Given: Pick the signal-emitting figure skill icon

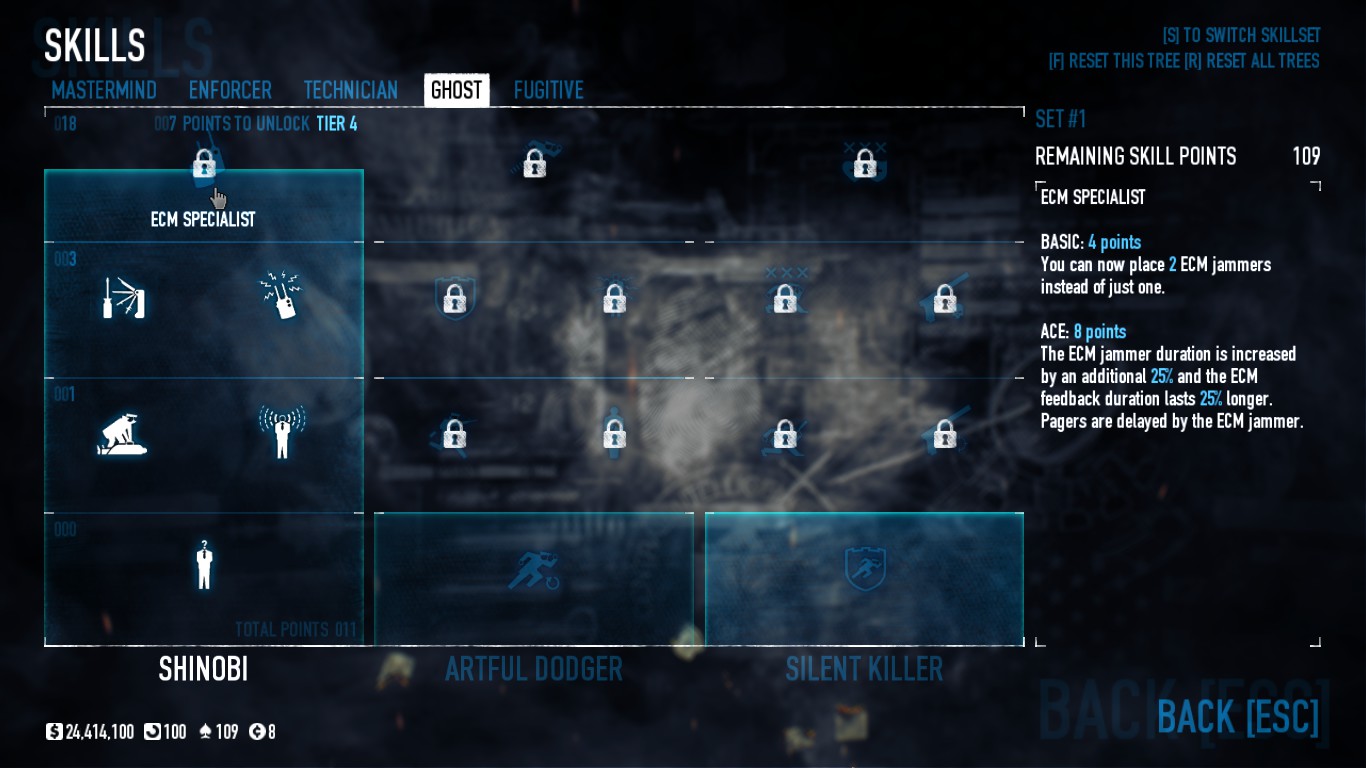Looking at the screenshot, I should click(282, 433).
